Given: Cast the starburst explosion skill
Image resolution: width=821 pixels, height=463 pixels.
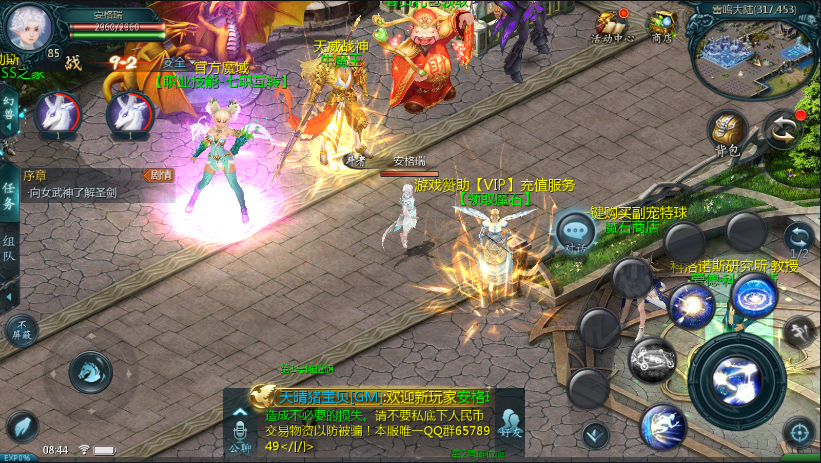Looking at the screenshot, I should coord(692,305).
